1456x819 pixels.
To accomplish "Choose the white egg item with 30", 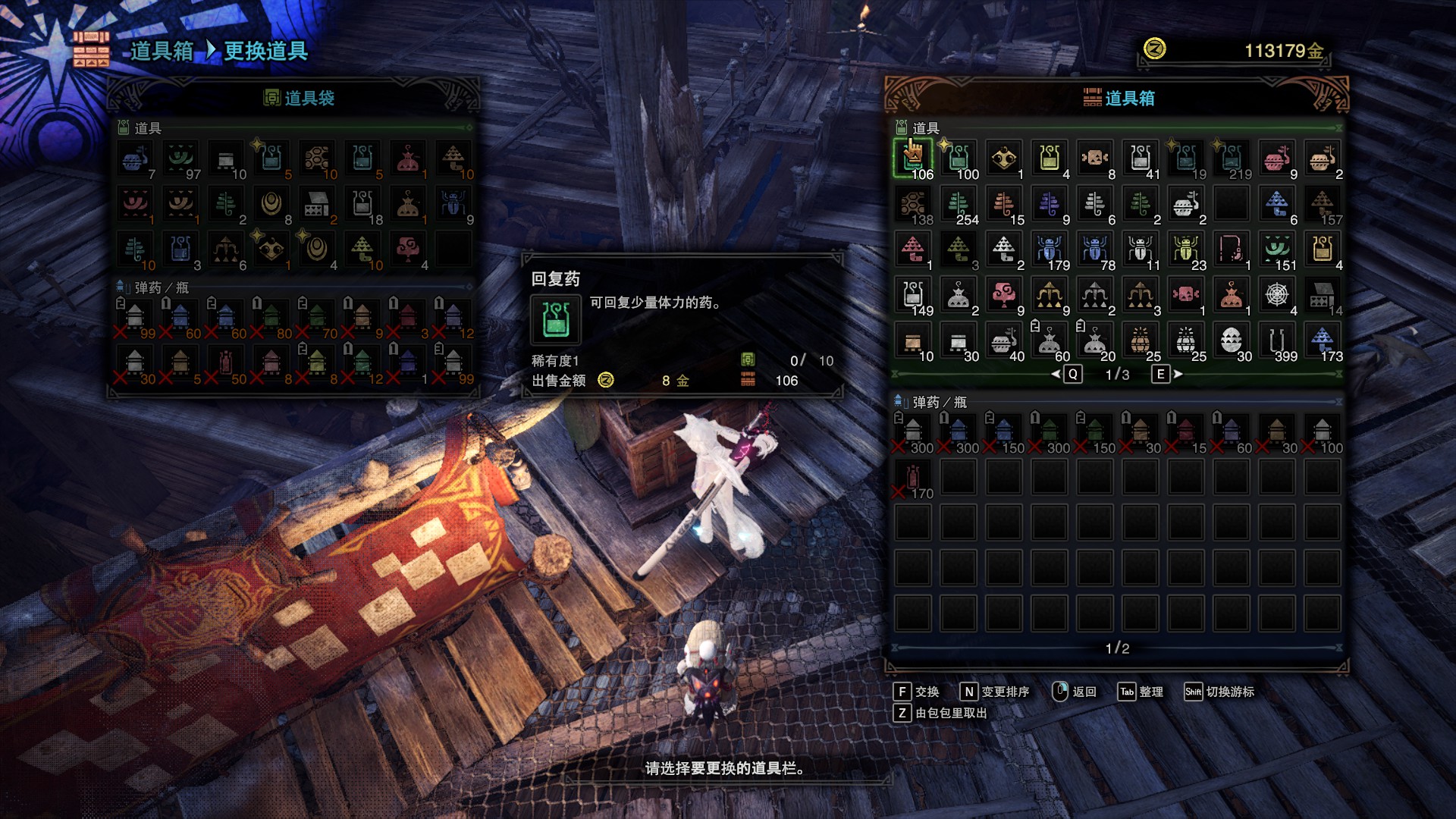I will 1232,341.
